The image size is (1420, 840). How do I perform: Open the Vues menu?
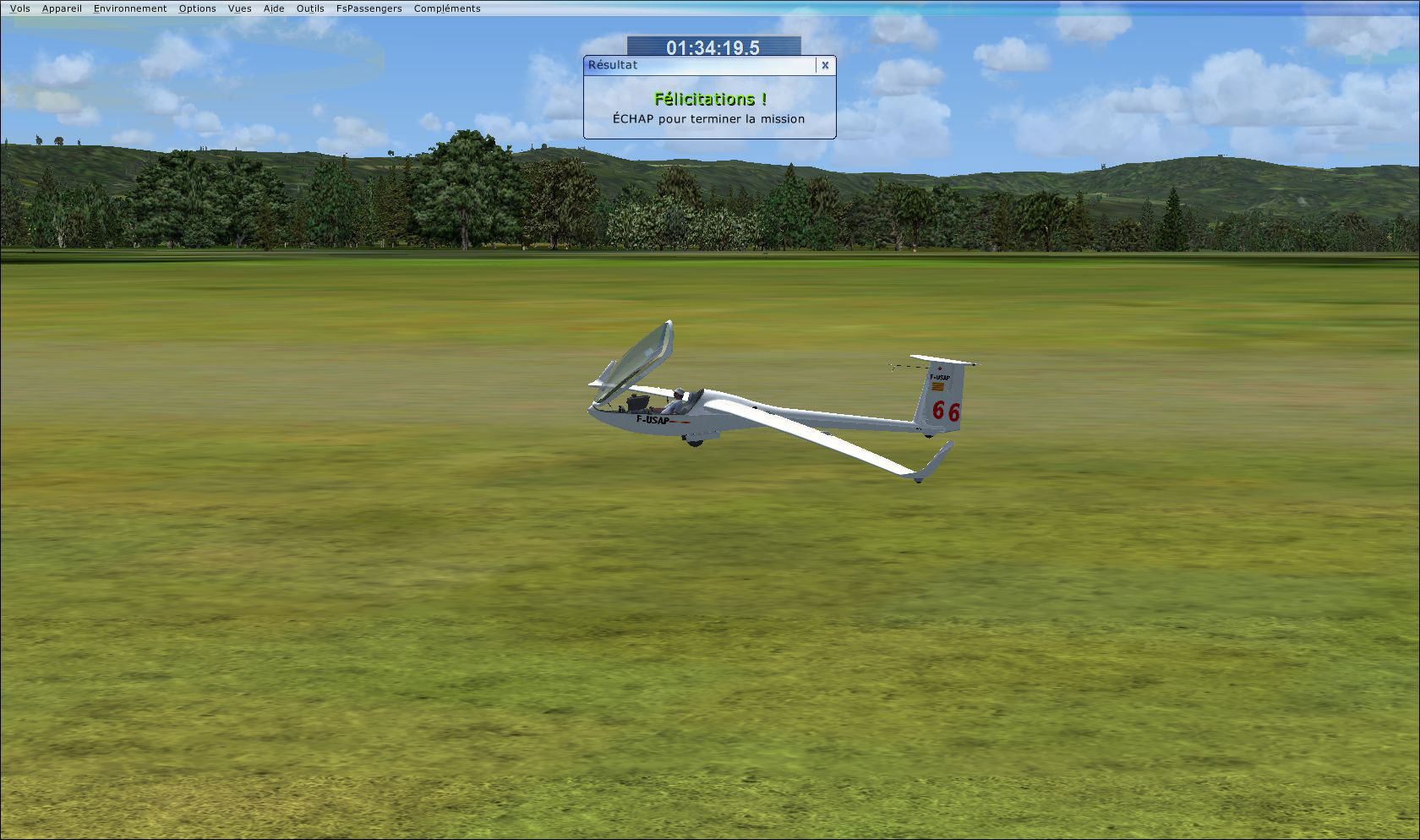[x=239, y=8]
